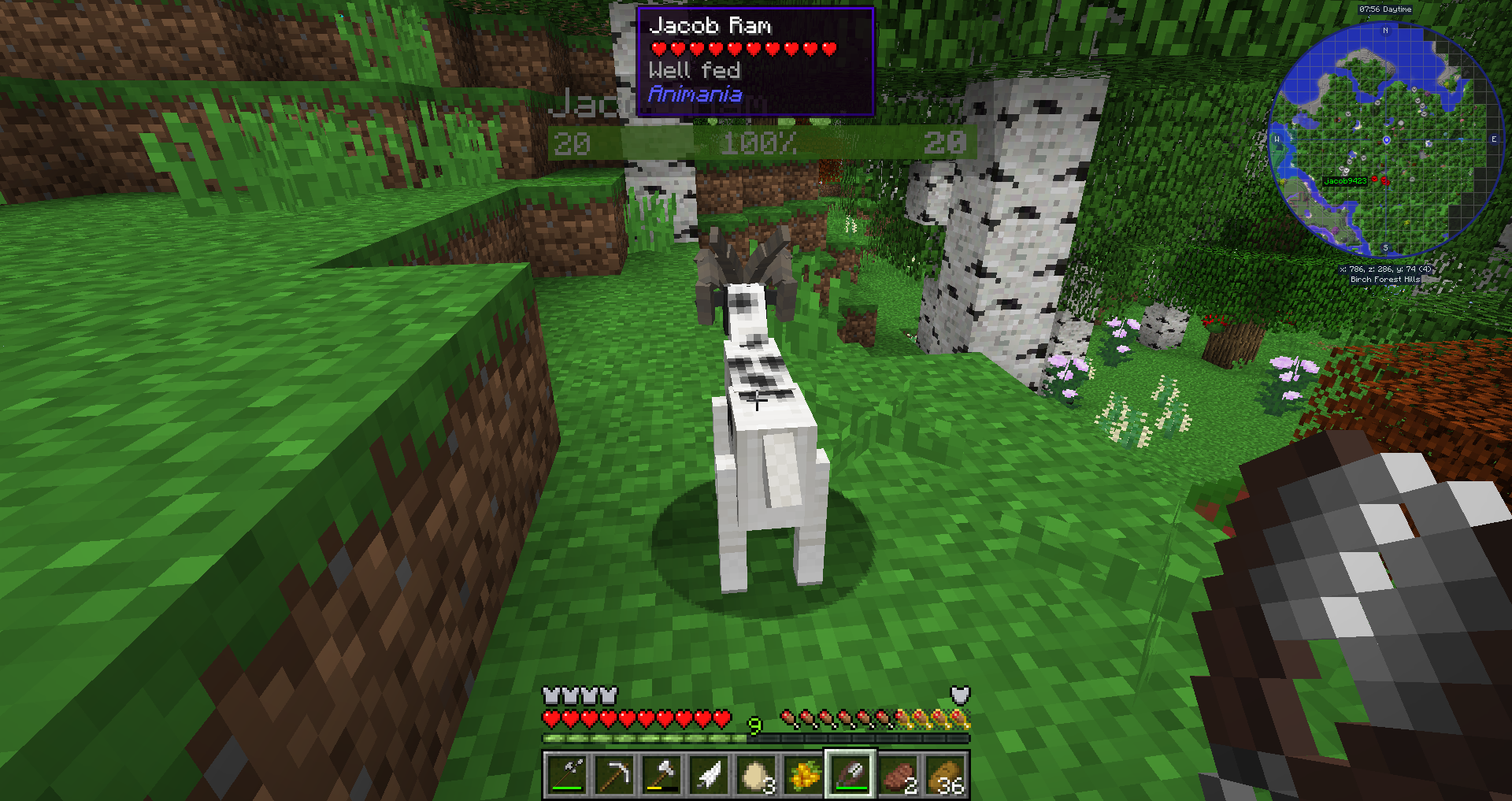Screen dimensions: 1512x801
Task: Select the iron pickaxe slot
Action: [614, 775]
